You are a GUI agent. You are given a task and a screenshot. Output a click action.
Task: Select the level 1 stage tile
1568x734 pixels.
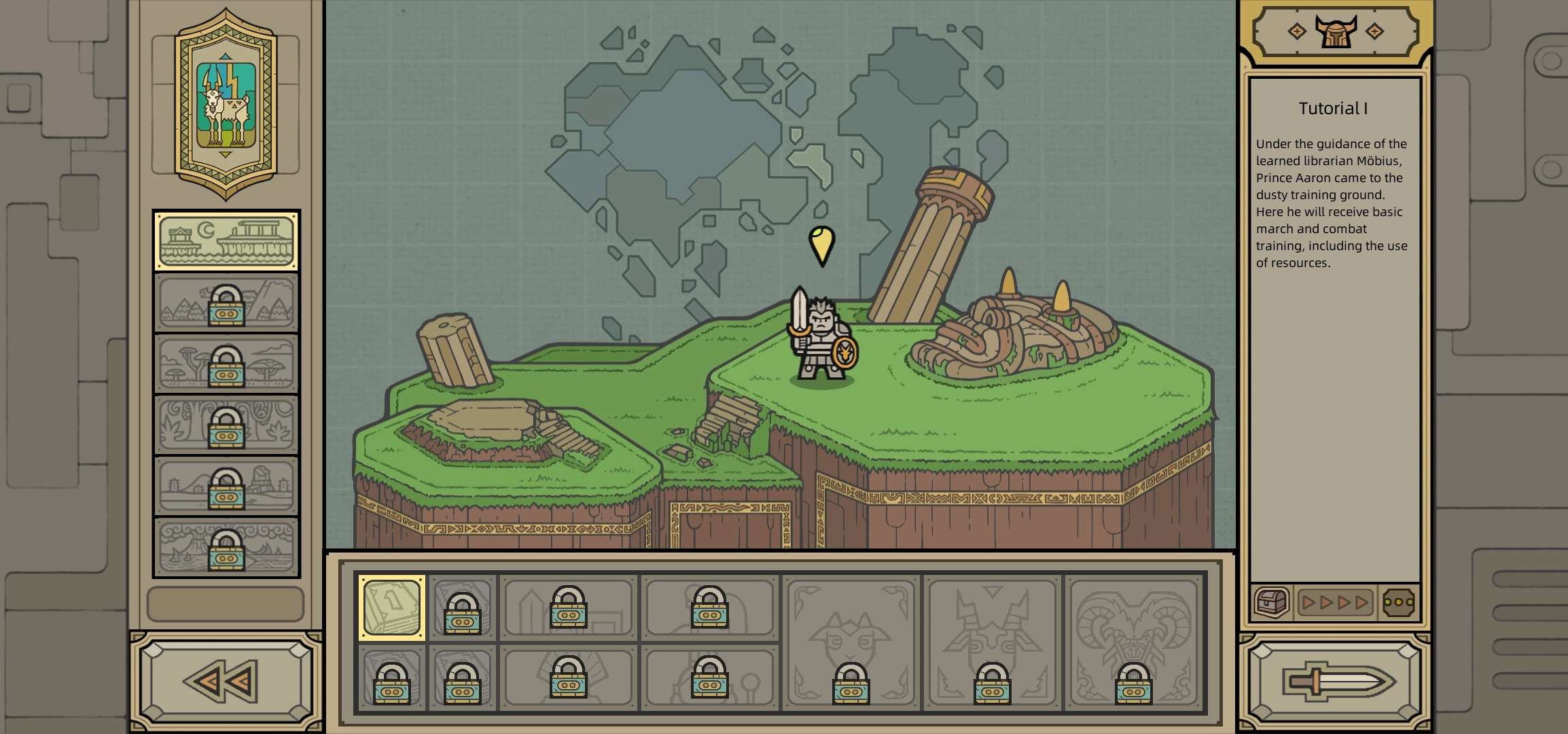tap(392, 607)
